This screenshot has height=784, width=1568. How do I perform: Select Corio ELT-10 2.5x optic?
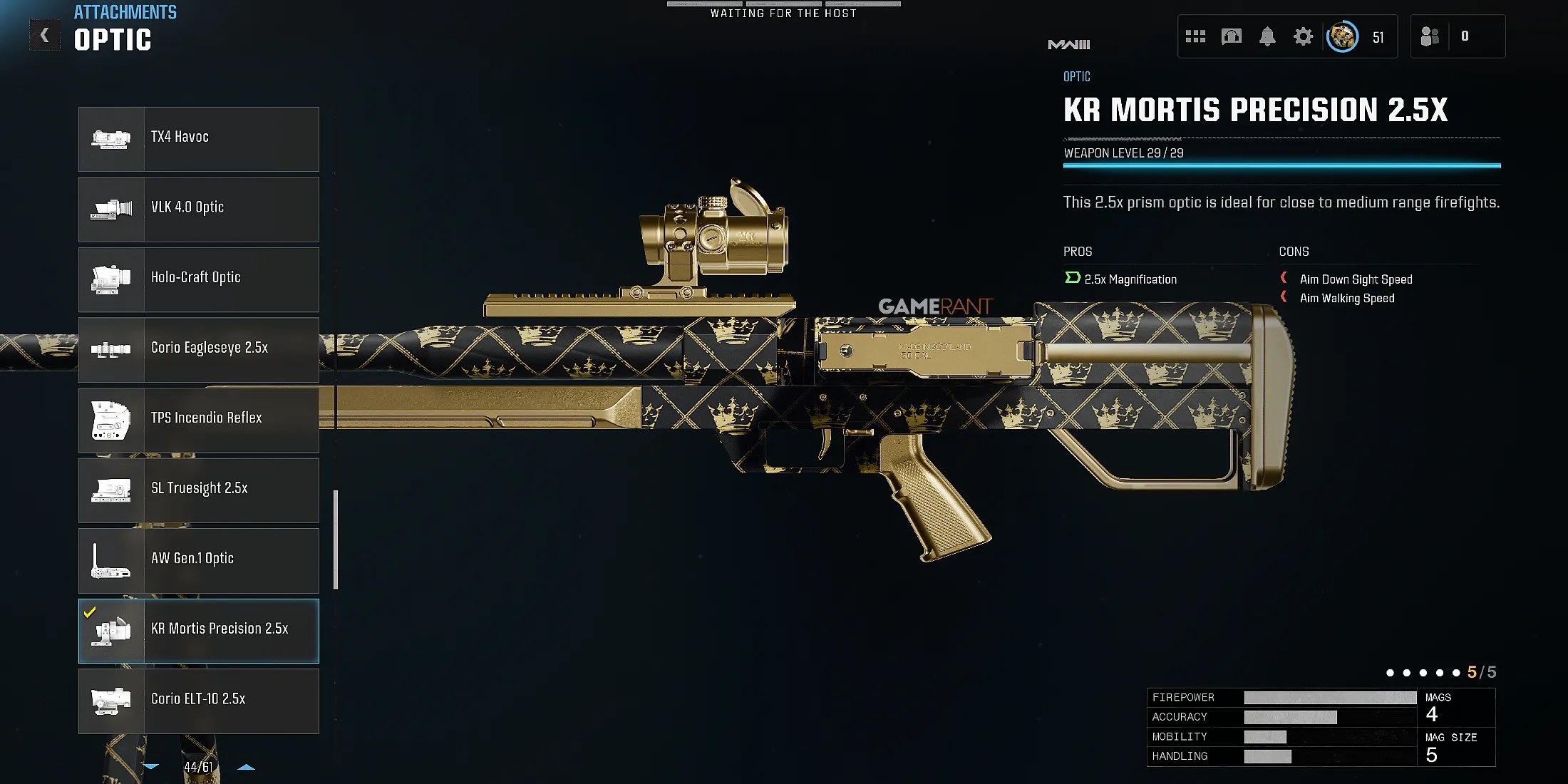pyautogui.click(x=199, y=701)
